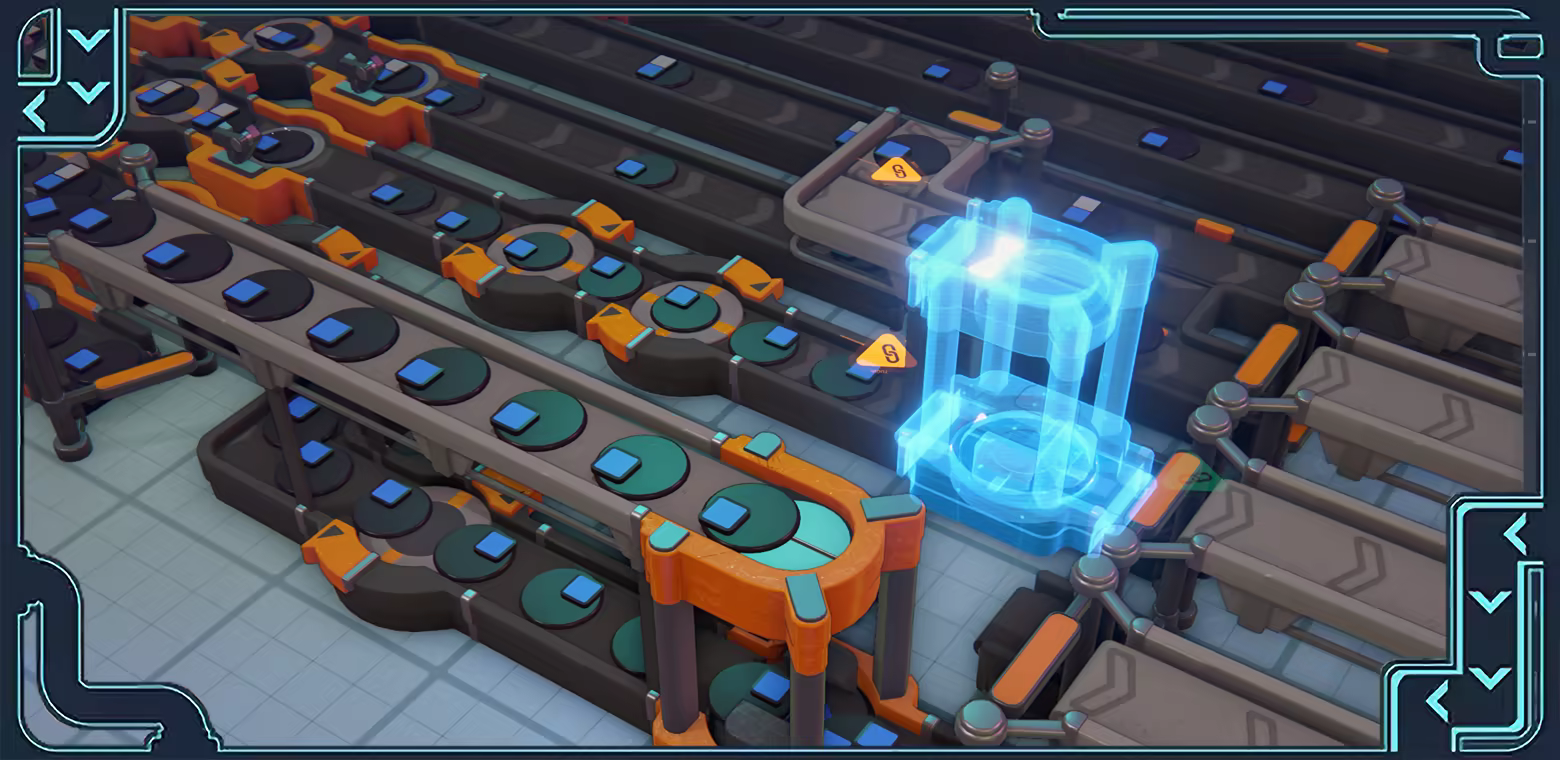The height and width of the screenshot is (760, 1560).
Task: Toggle the left-pointing chevron near the top-left frame
Action: point(35,110)
